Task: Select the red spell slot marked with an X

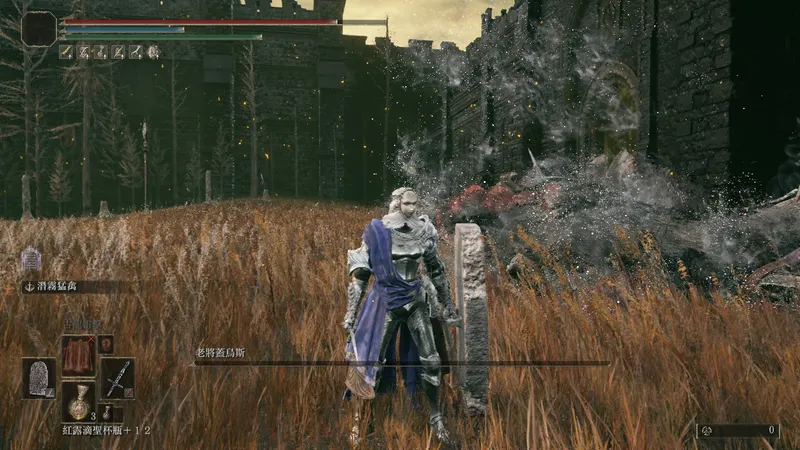Action: point(78,354)
